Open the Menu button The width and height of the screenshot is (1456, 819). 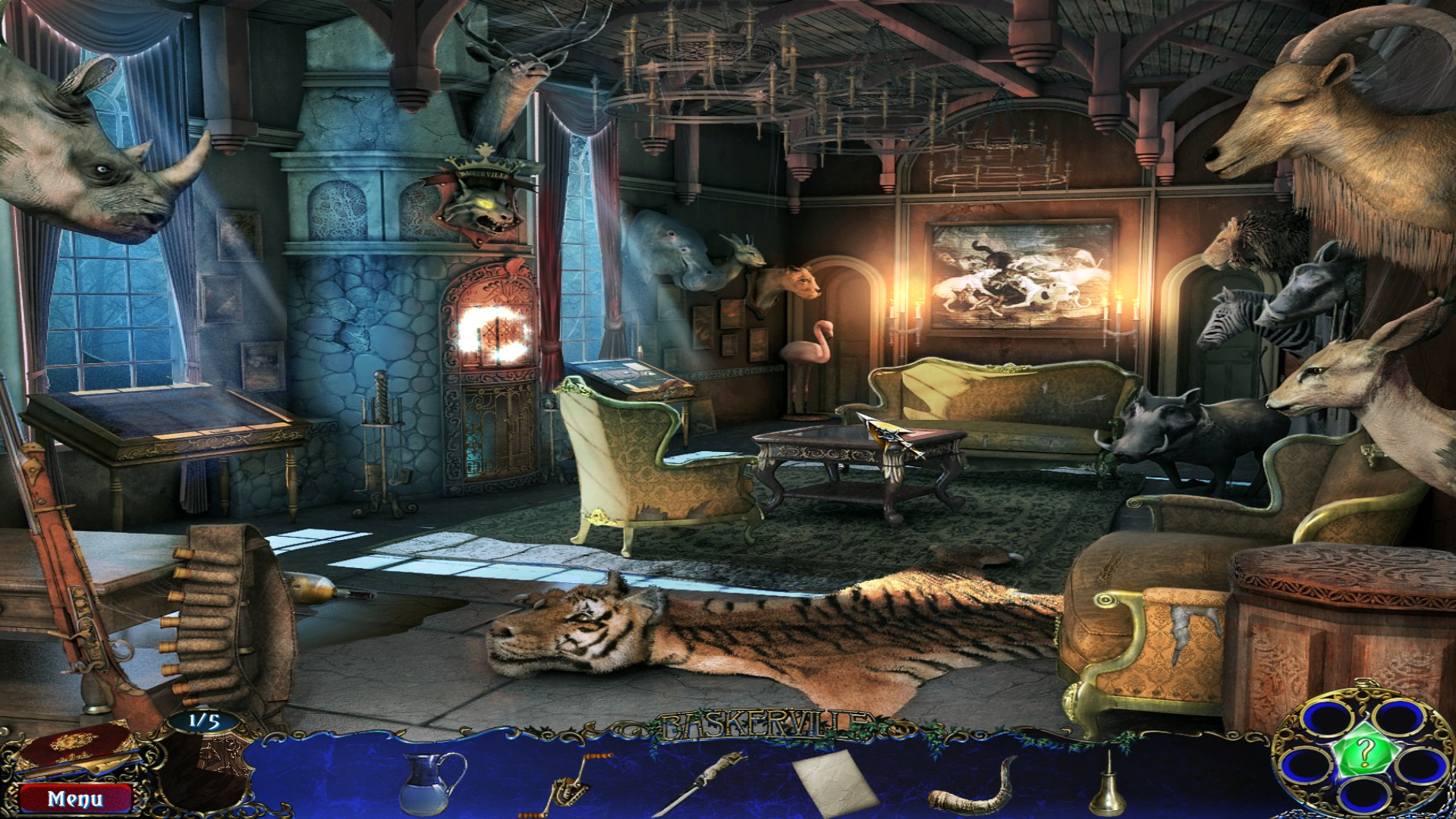click(x=75, y=799)
